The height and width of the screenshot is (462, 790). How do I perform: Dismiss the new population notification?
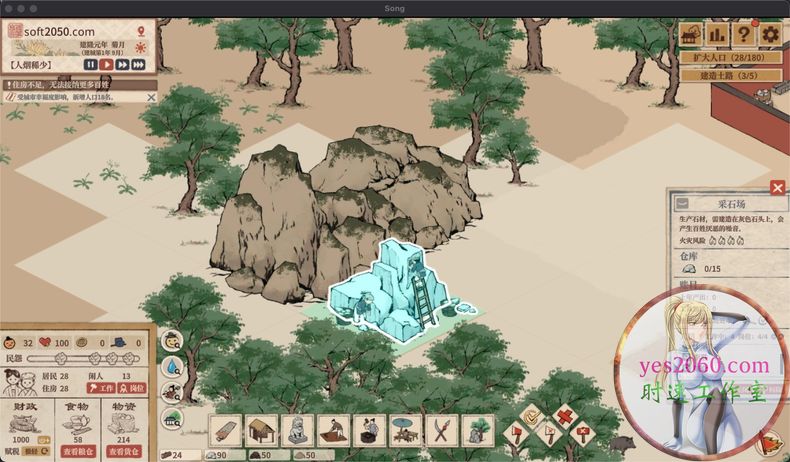click(151, 97)
